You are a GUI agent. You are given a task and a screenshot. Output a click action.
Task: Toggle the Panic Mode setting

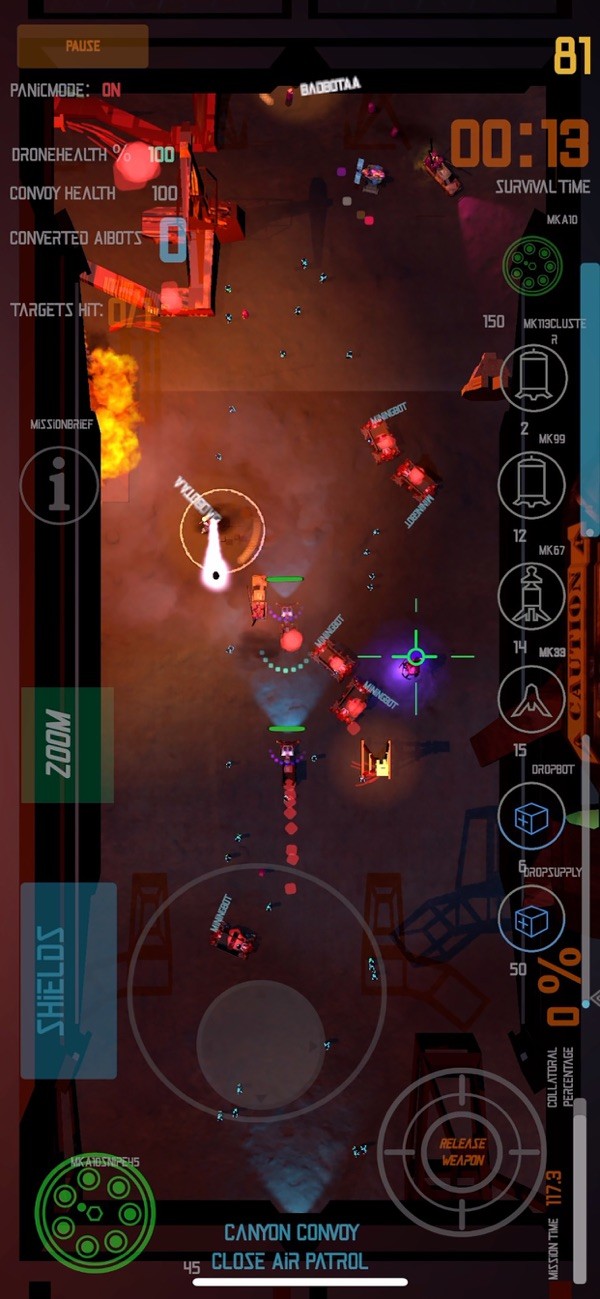(111, 90)
